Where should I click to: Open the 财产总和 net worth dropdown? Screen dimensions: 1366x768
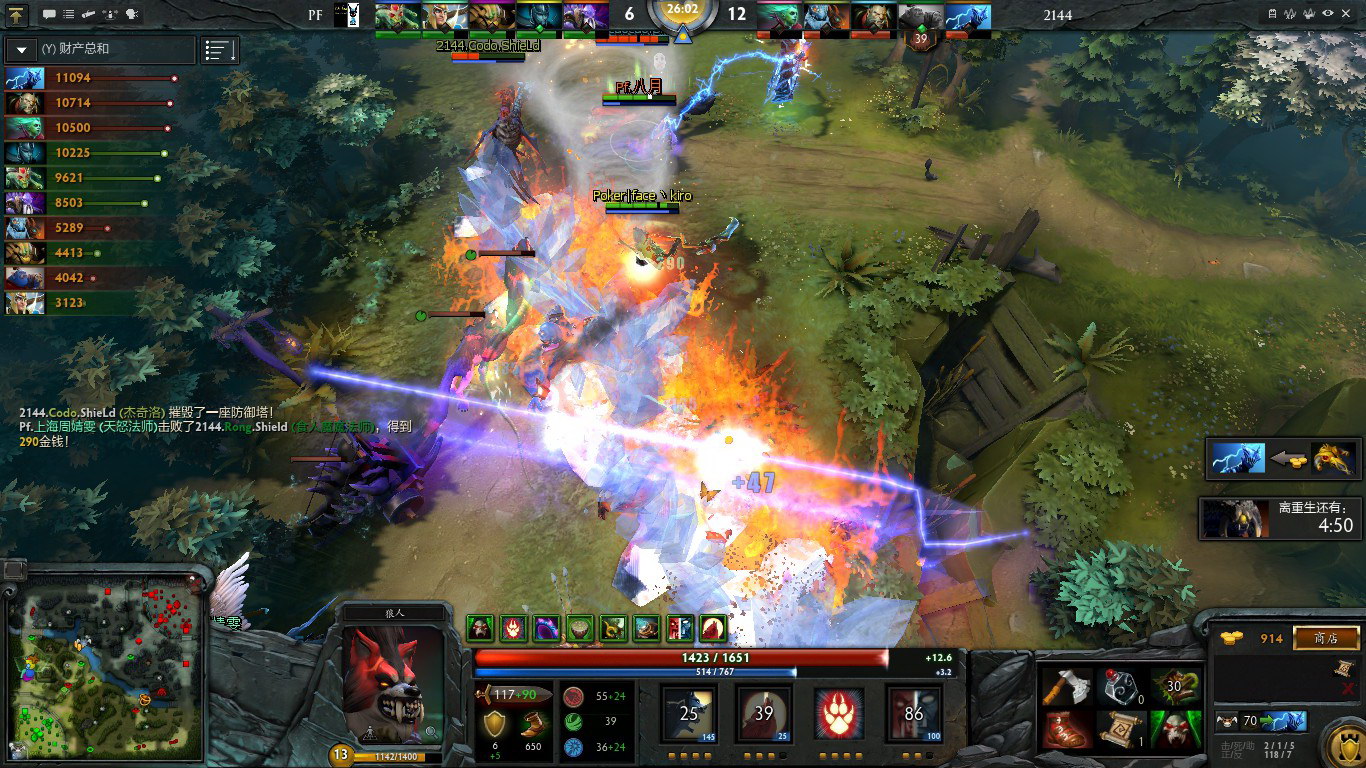(22, 49)
